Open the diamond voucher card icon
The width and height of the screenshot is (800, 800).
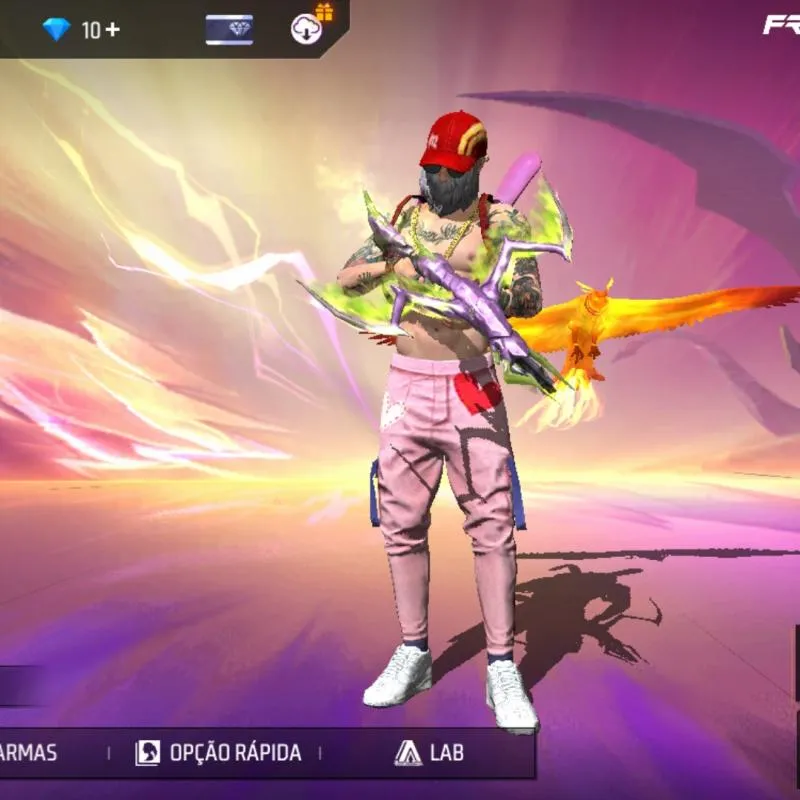[x=229, y=30]
